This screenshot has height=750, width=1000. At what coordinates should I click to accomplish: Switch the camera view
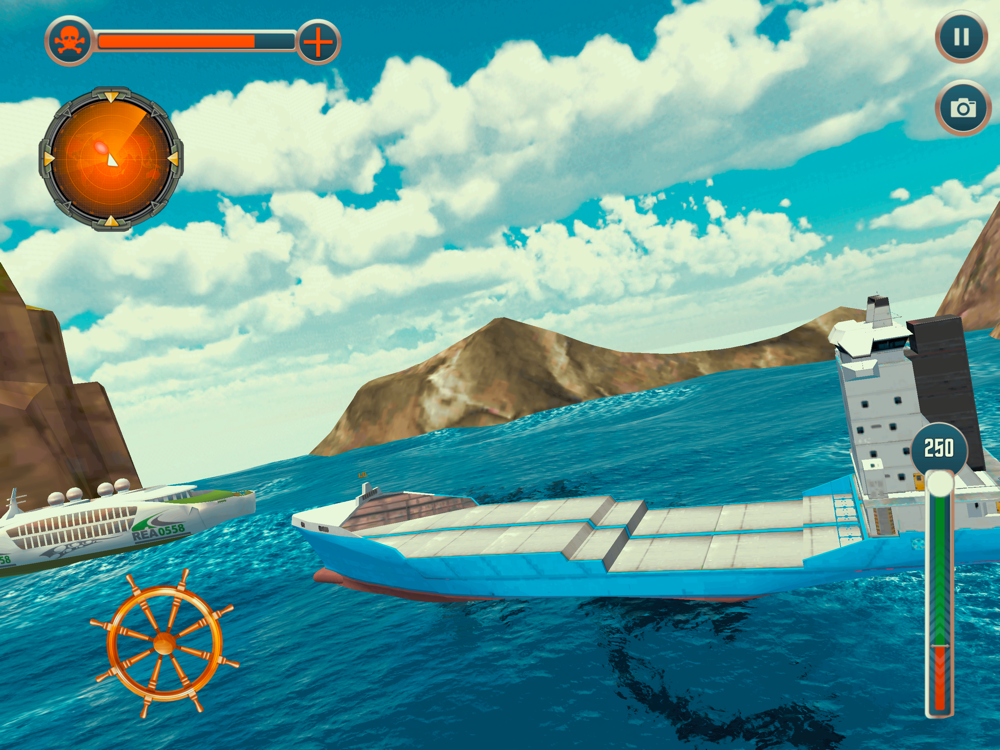[963, 108]
